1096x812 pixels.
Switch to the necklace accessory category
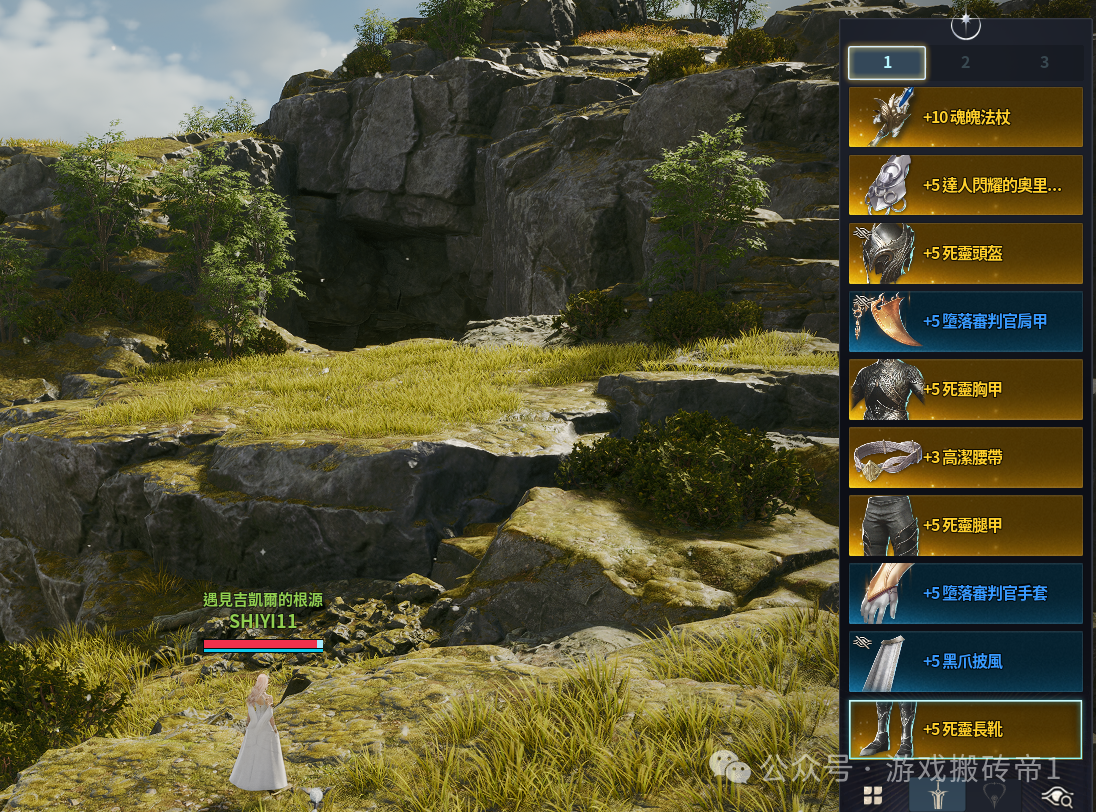994,795
